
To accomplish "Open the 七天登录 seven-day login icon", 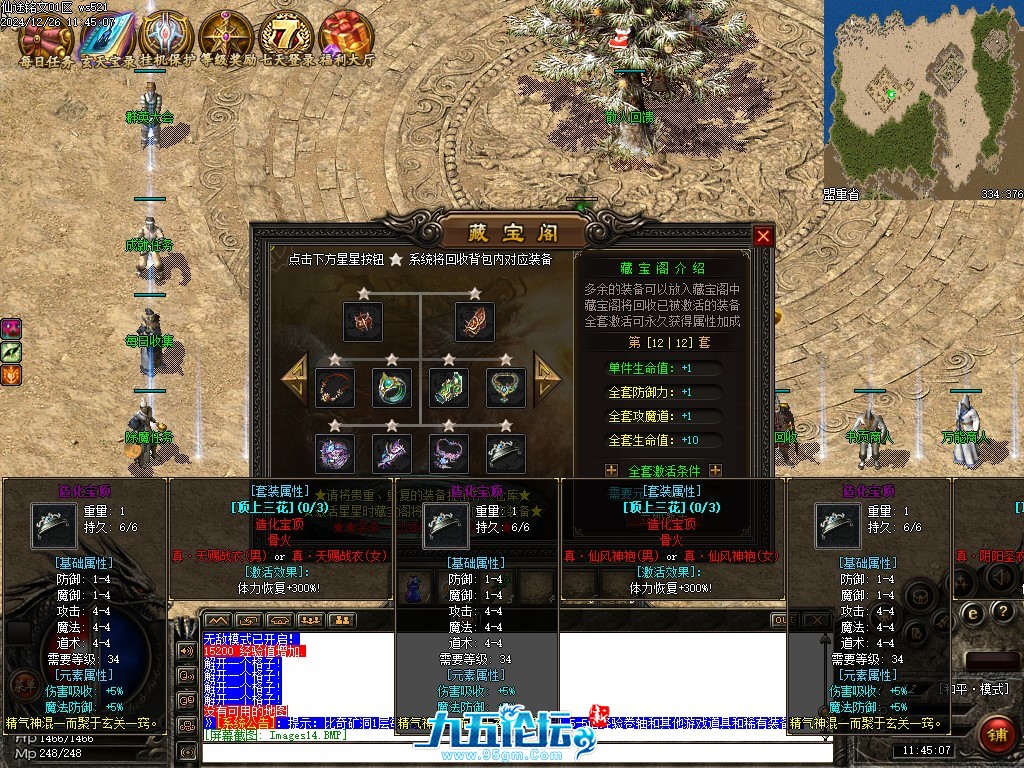I will [x=286, y=36].
